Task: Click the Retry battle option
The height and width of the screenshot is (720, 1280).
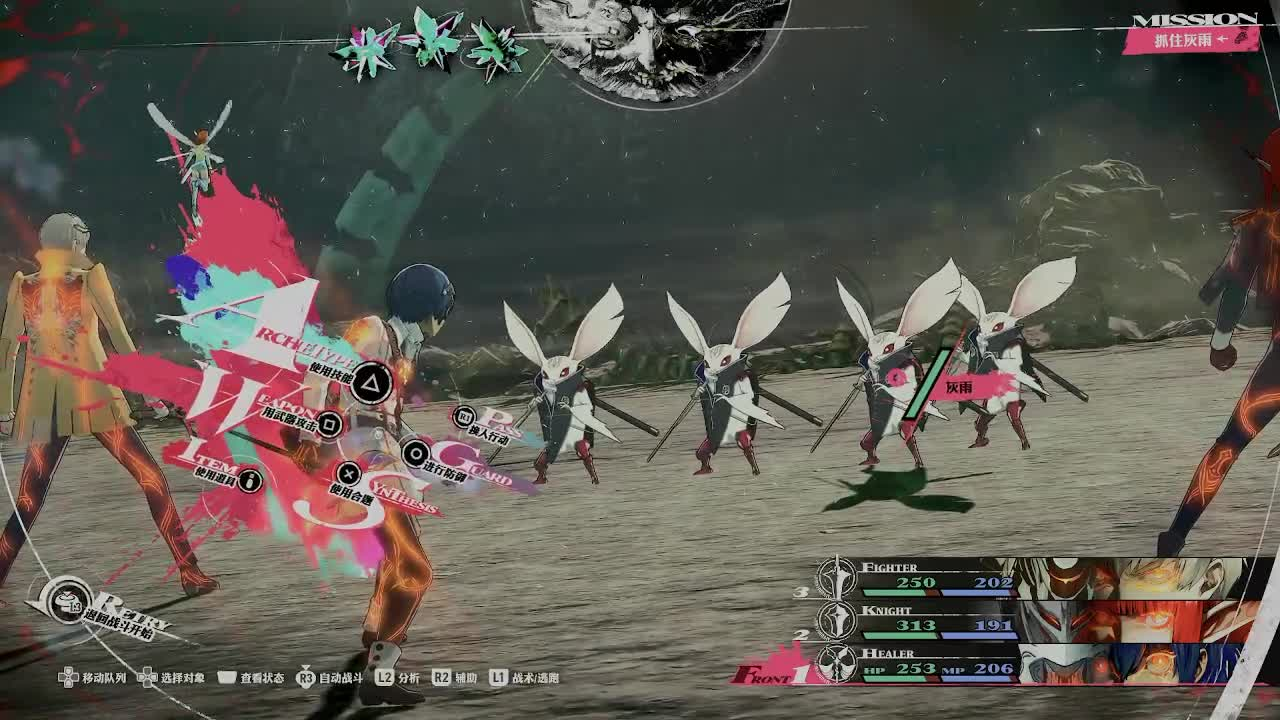Action: coord(68,602)
